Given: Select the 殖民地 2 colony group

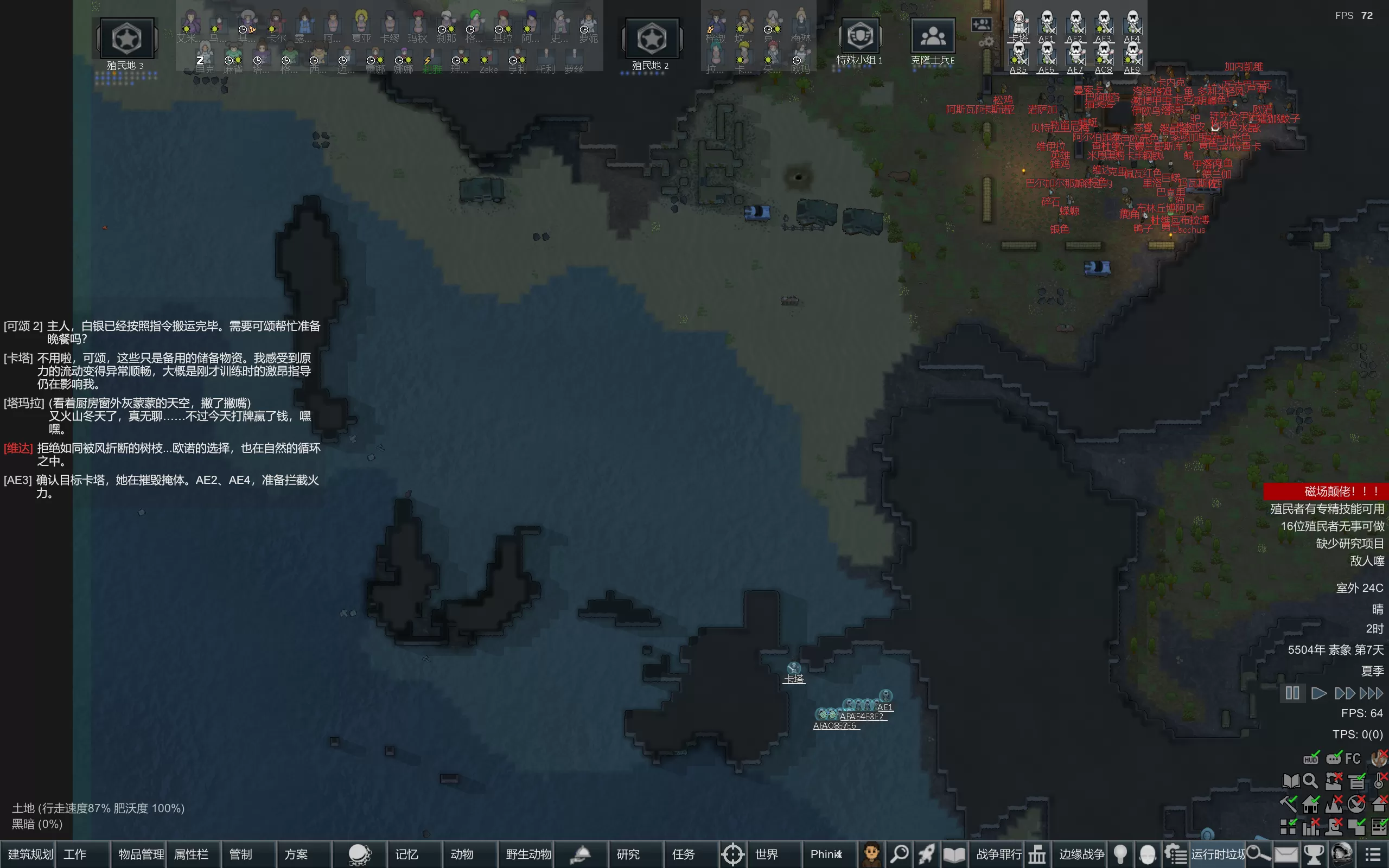Looking at the screenshot, I should pos(652,39).
